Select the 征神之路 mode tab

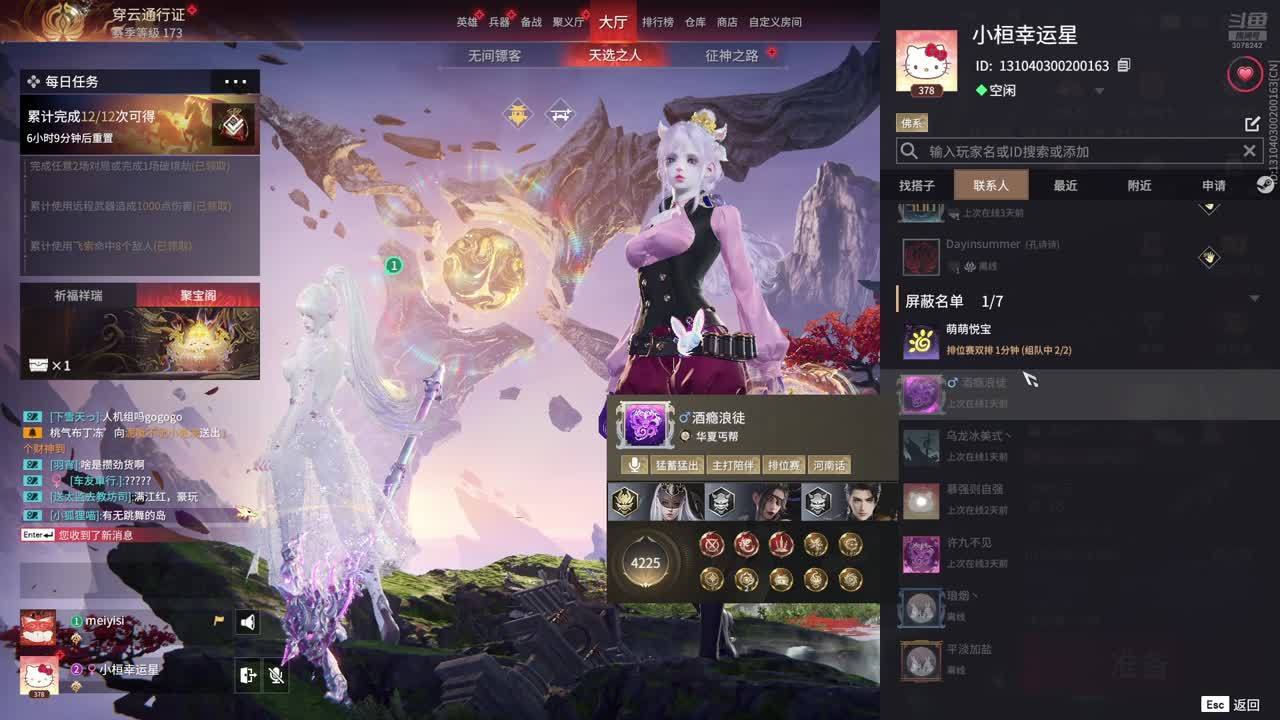tap(732, 56)
